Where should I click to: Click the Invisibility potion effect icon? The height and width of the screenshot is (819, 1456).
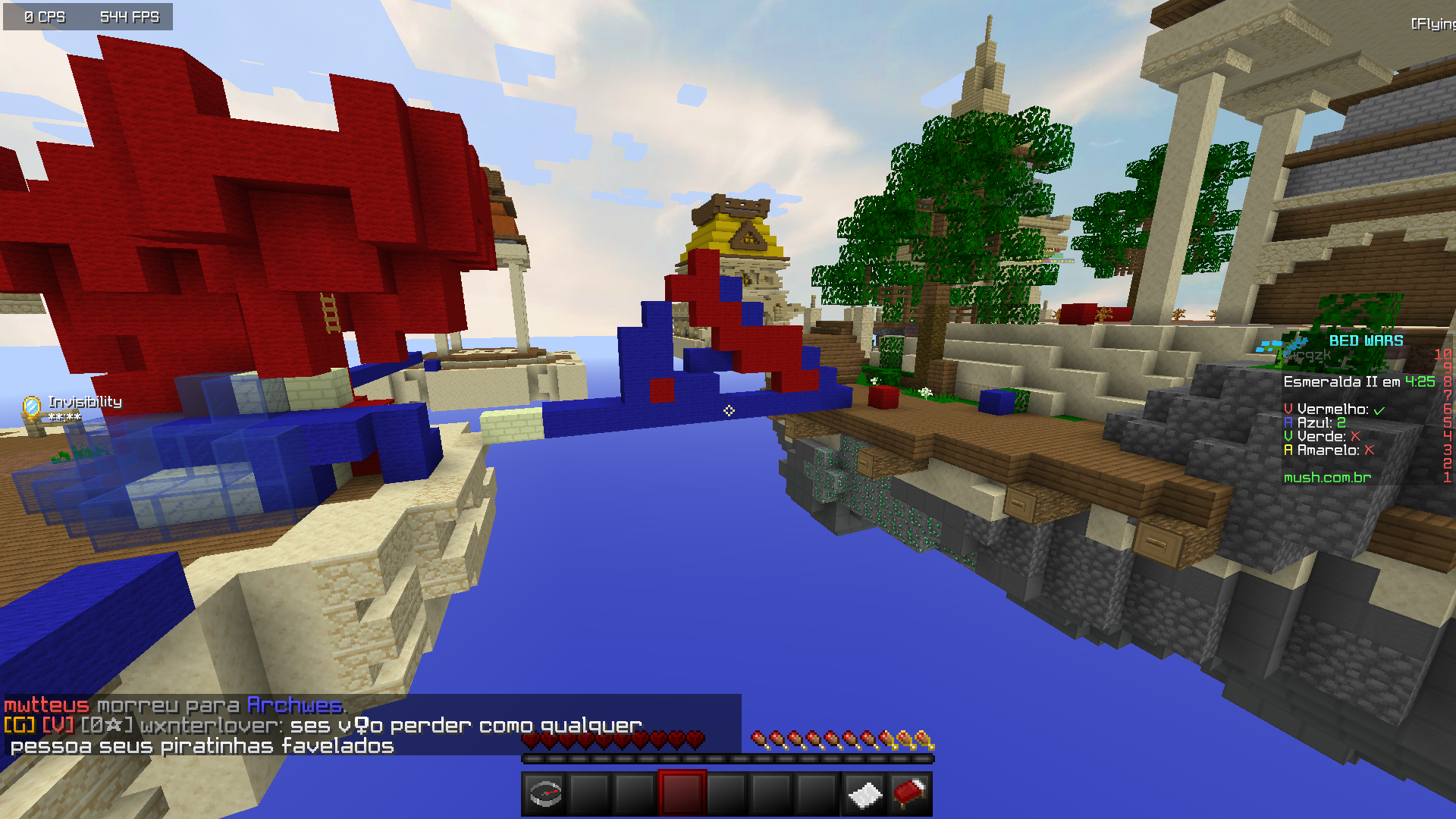tap(32, 407)
